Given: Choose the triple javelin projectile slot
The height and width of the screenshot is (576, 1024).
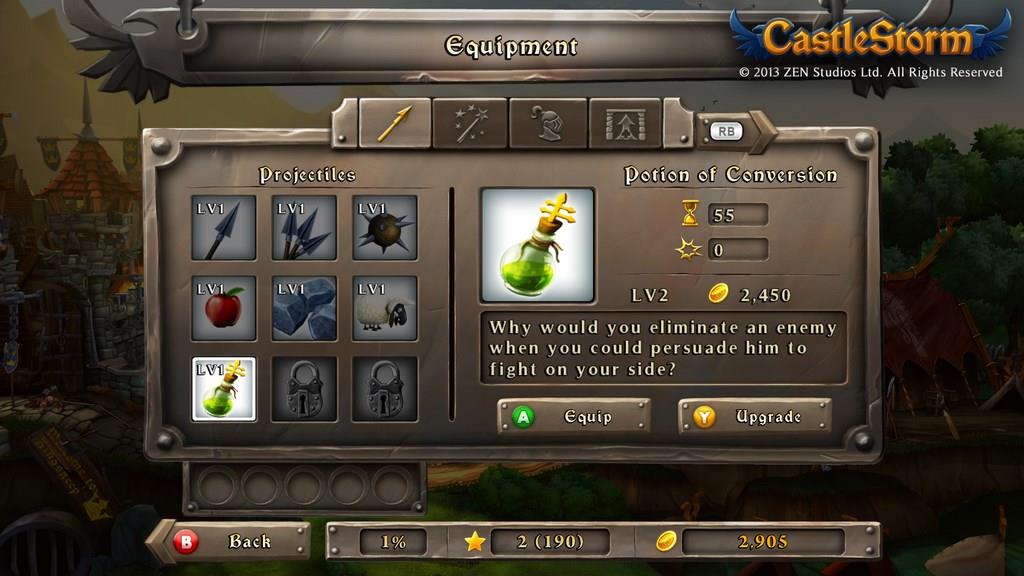Looking at the screenshot, I should pyautogui.click(x=304, y=228).
